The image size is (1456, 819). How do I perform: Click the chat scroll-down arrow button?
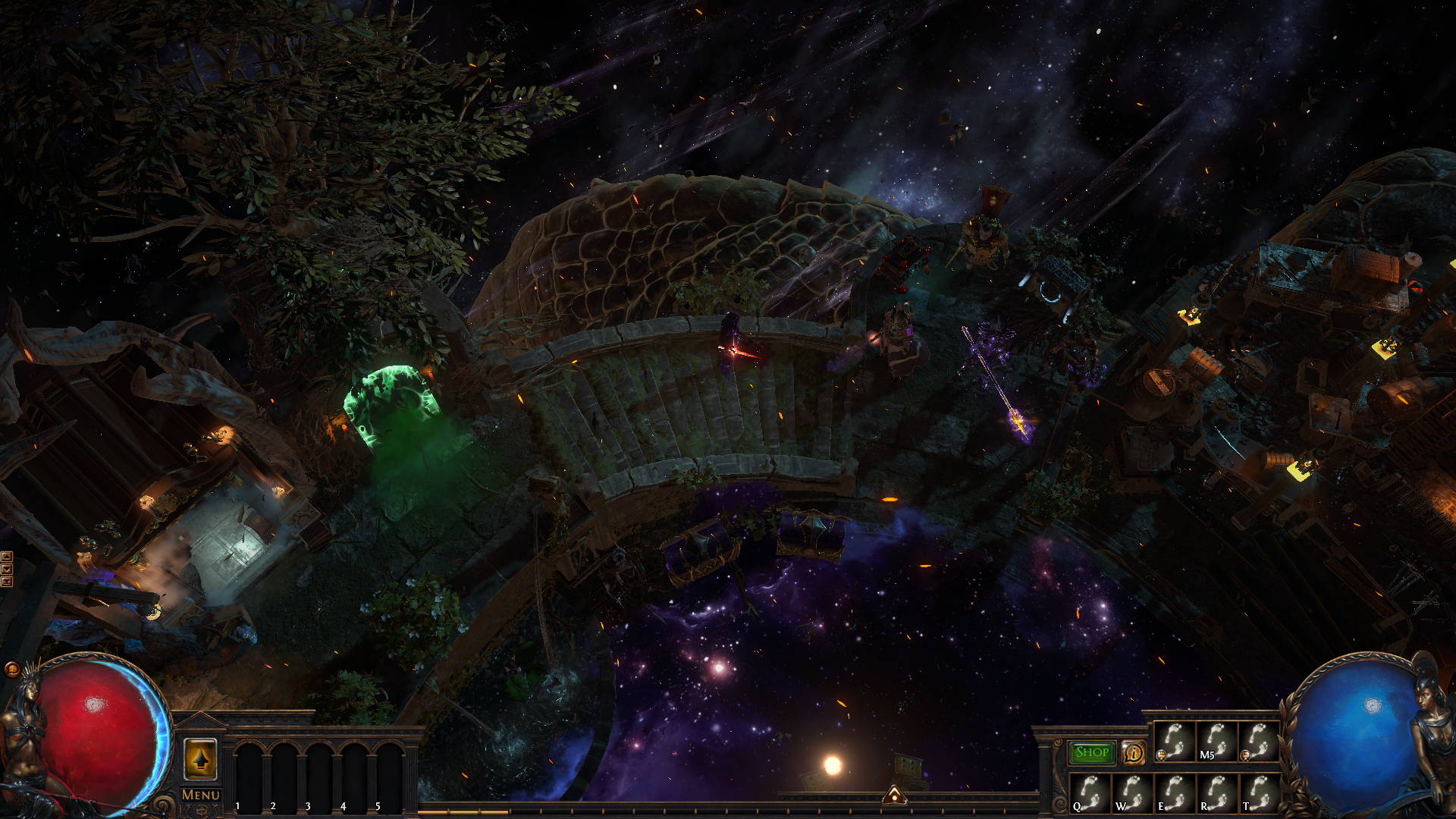[x=7, y=569]
